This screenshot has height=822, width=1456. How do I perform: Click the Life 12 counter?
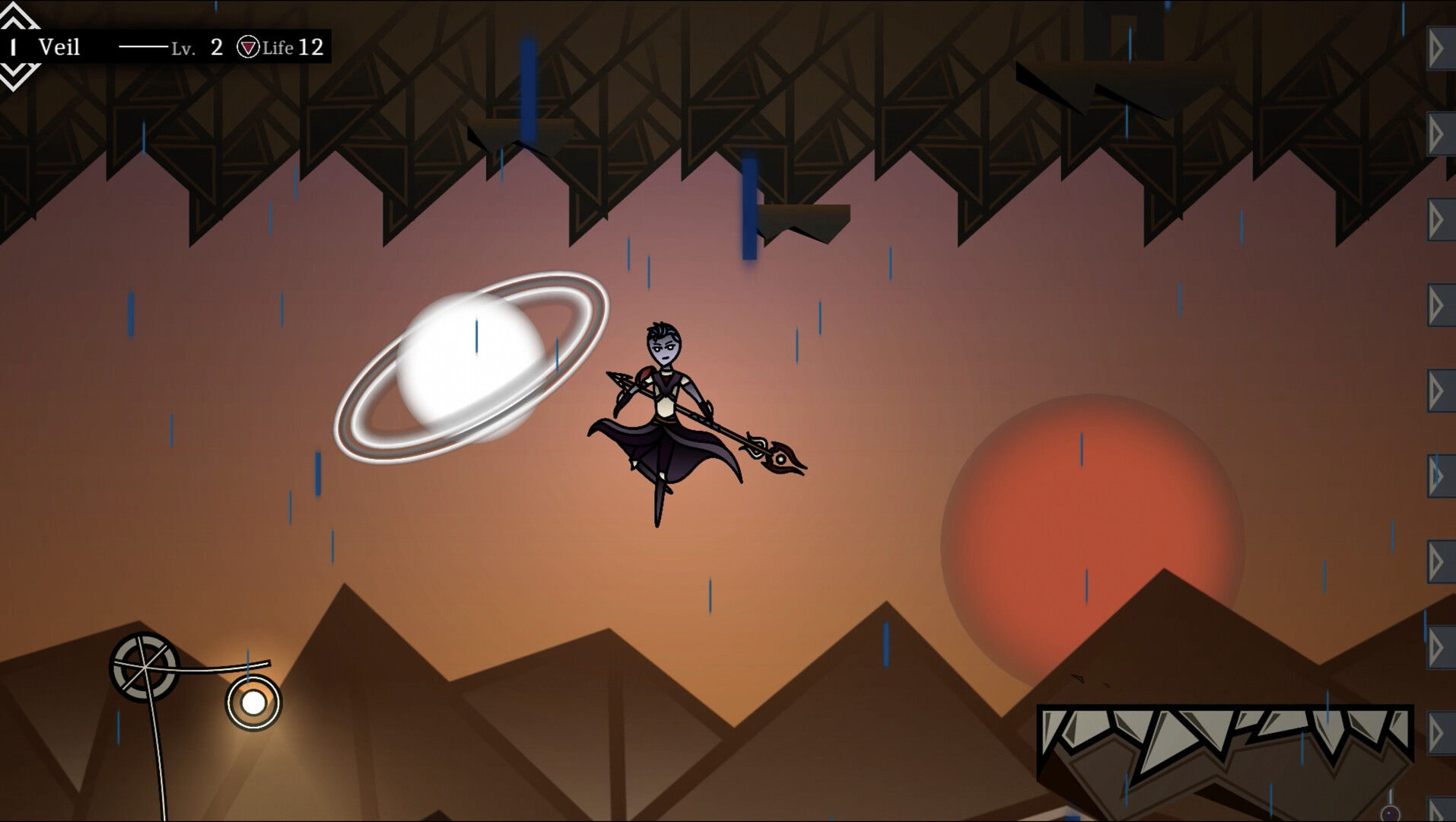[293, 48]
